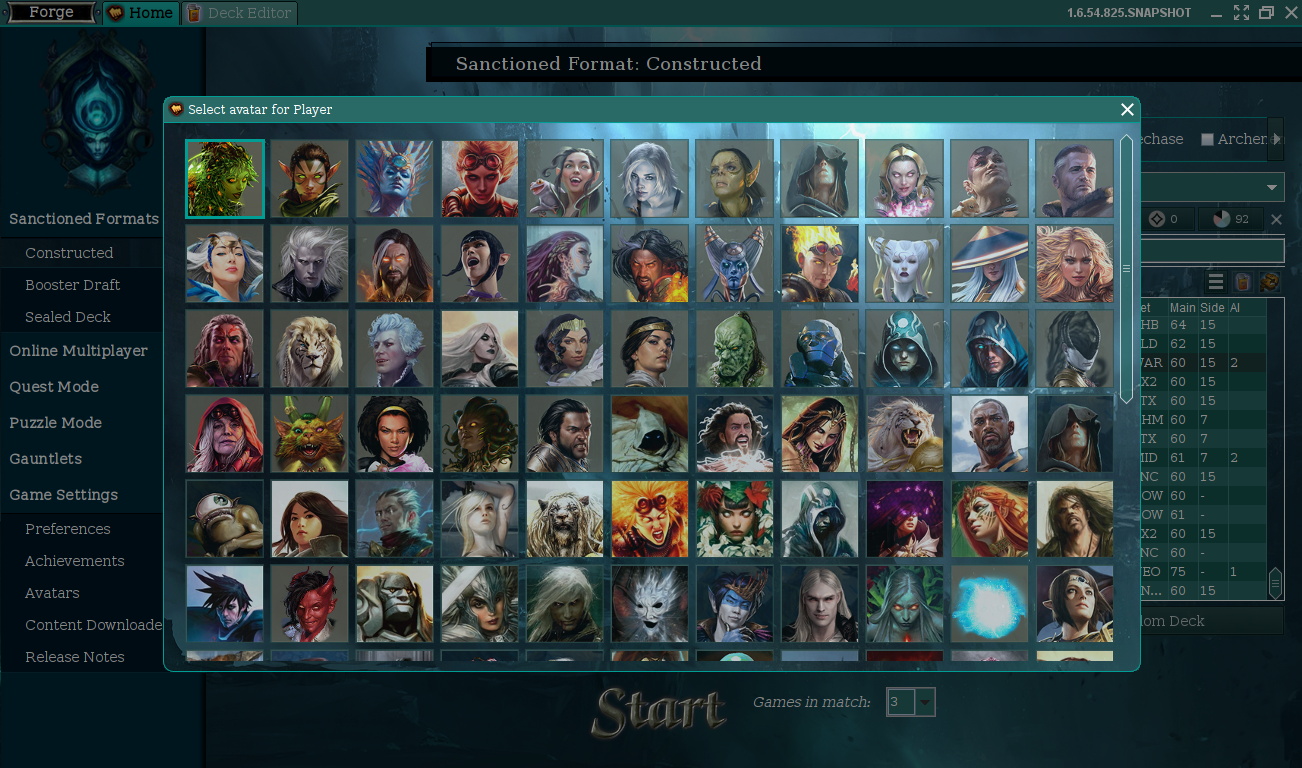
Task: Go to Online Multiplayer
Action: pyautogui.click(x=78, y=351)
